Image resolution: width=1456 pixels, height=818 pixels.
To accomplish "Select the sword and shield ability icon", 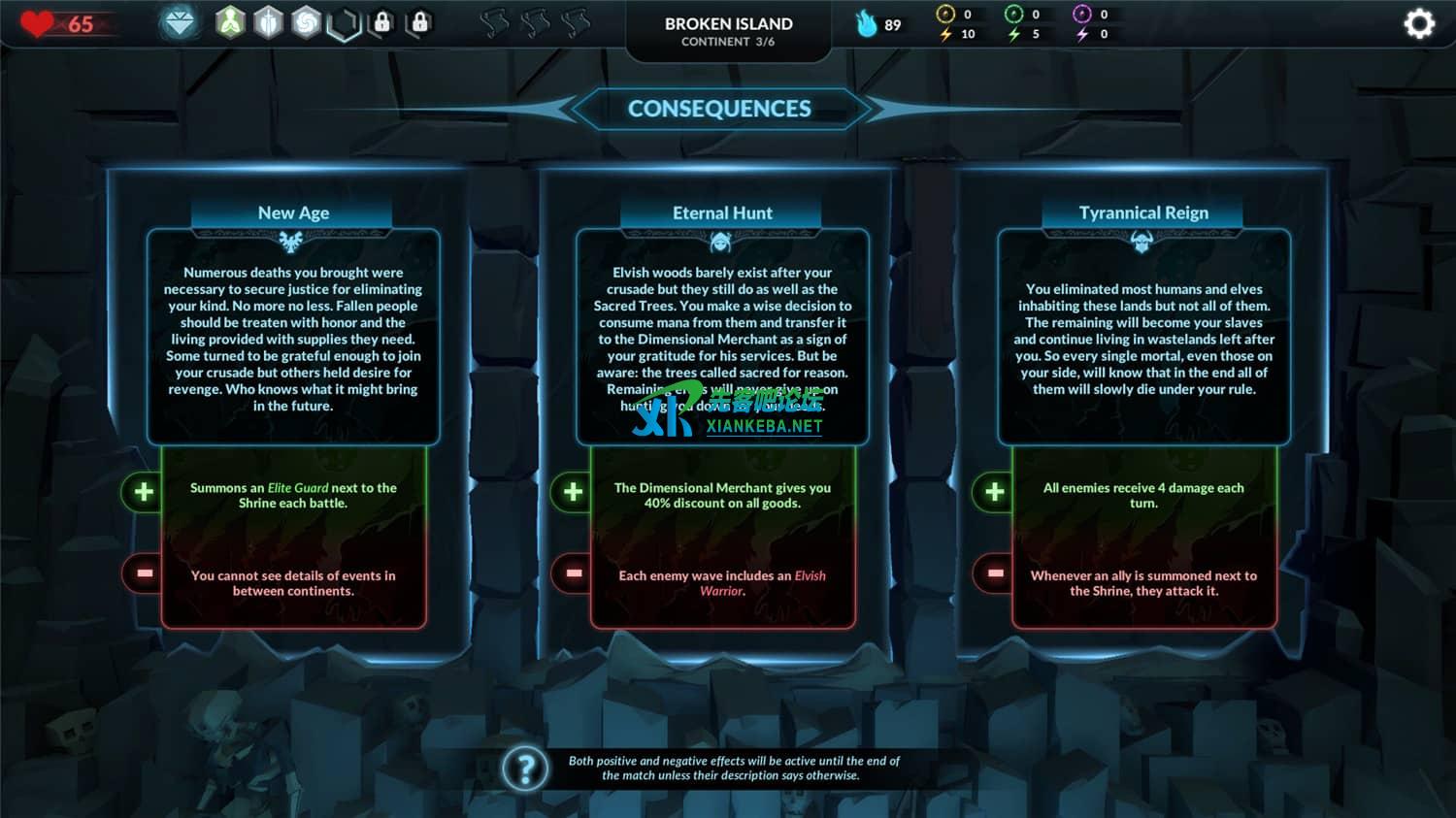I will pyautogui.click(x=267, y=24).
